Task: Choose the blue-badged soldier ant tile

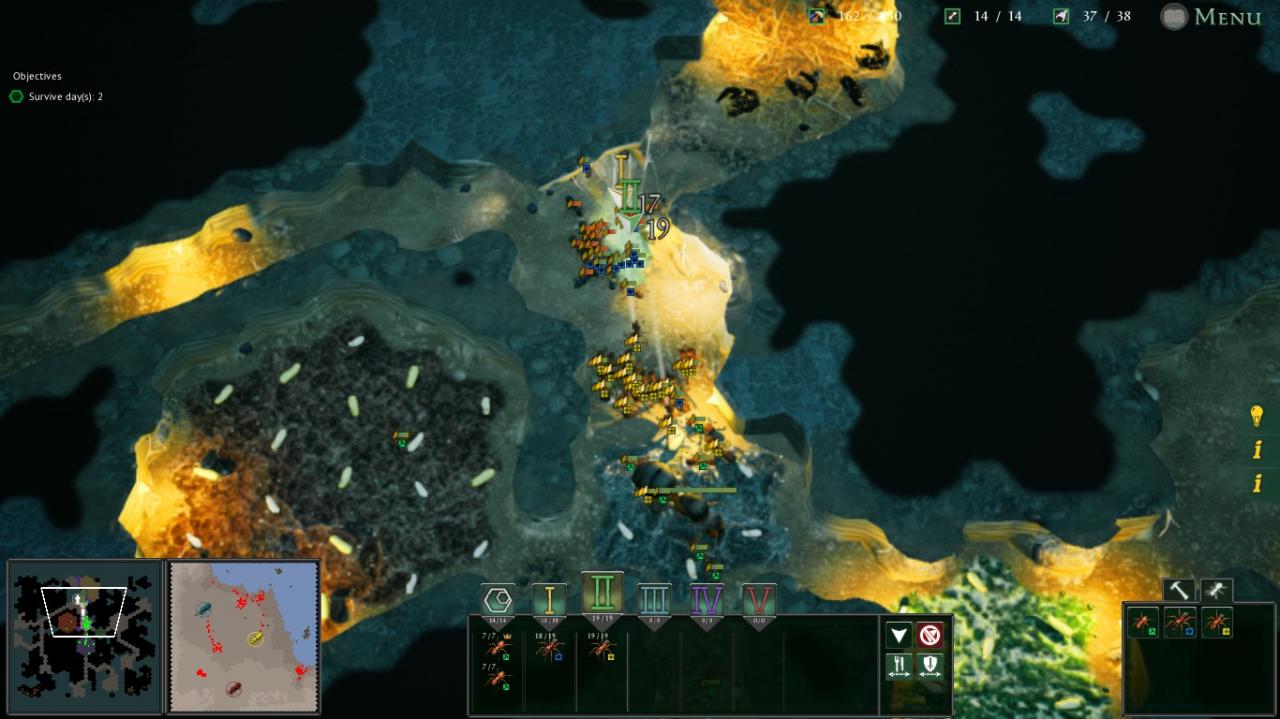Action: point(1180,623)
